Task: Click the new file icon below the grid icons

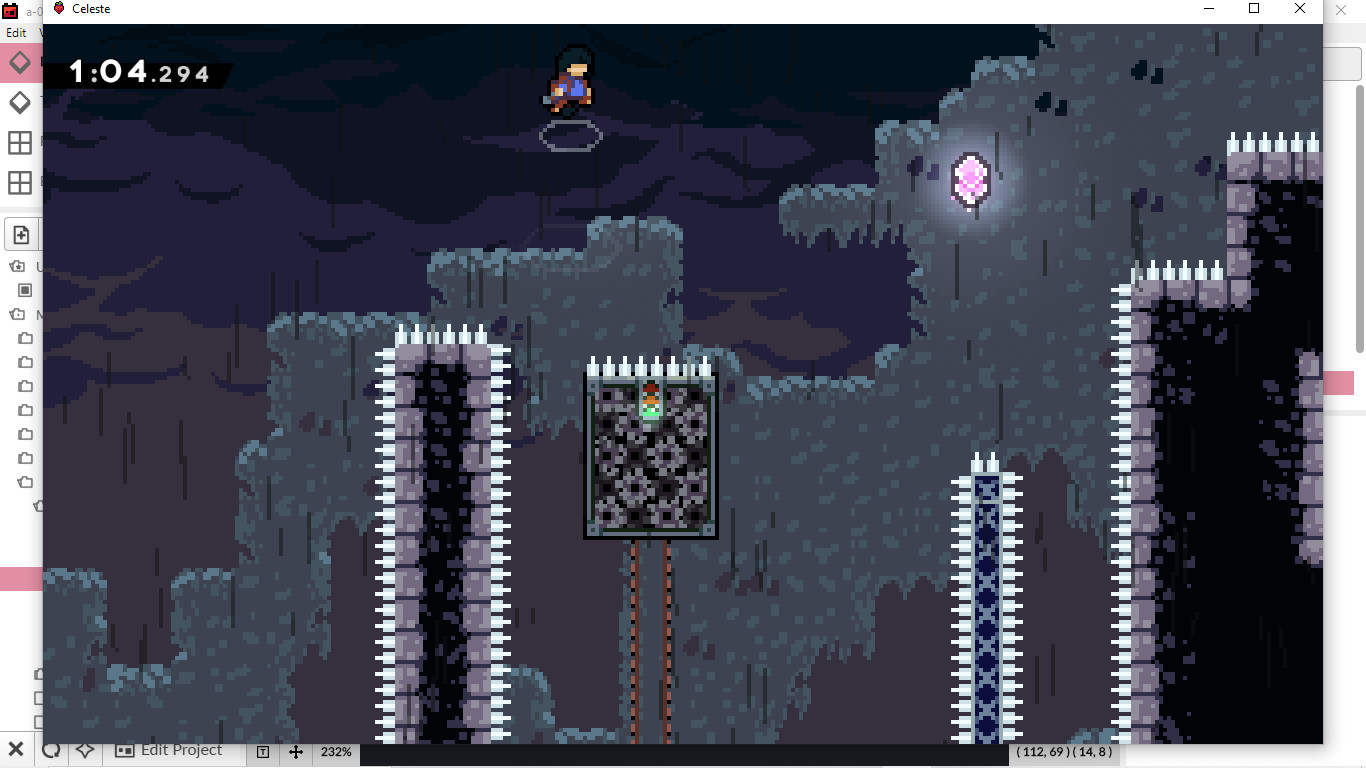Action: tap(21, 233)
